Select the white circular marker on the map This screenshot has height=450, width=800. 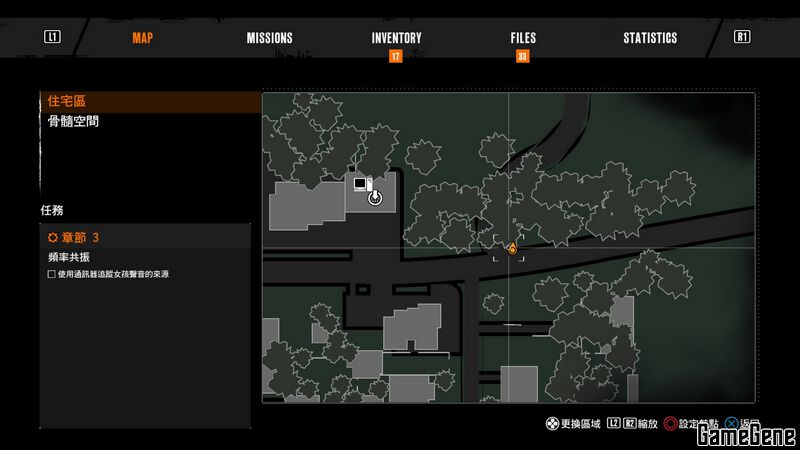[375, 198]
